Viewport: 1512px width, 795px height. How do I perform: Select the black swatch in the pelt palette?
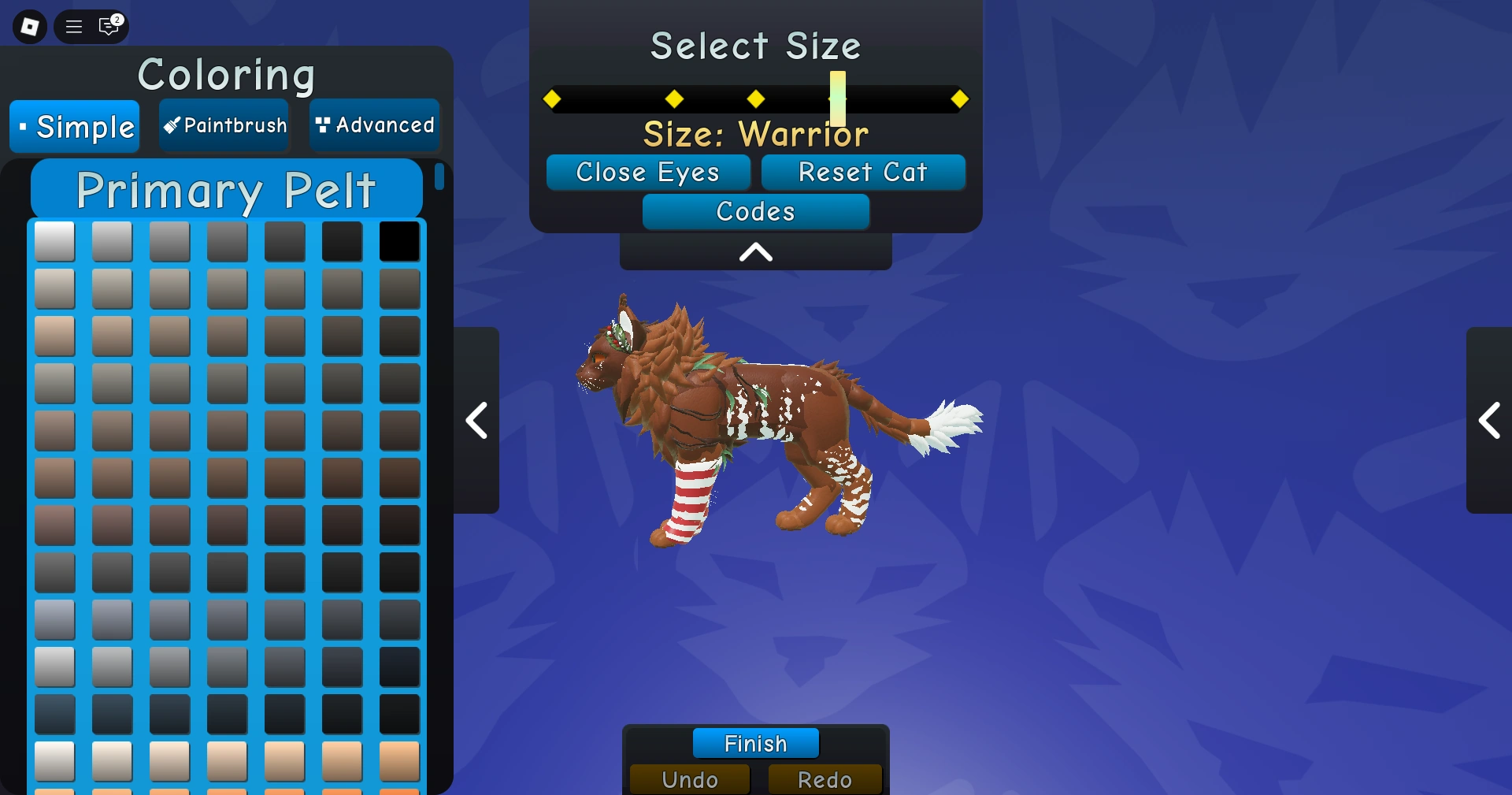[398, 242]
